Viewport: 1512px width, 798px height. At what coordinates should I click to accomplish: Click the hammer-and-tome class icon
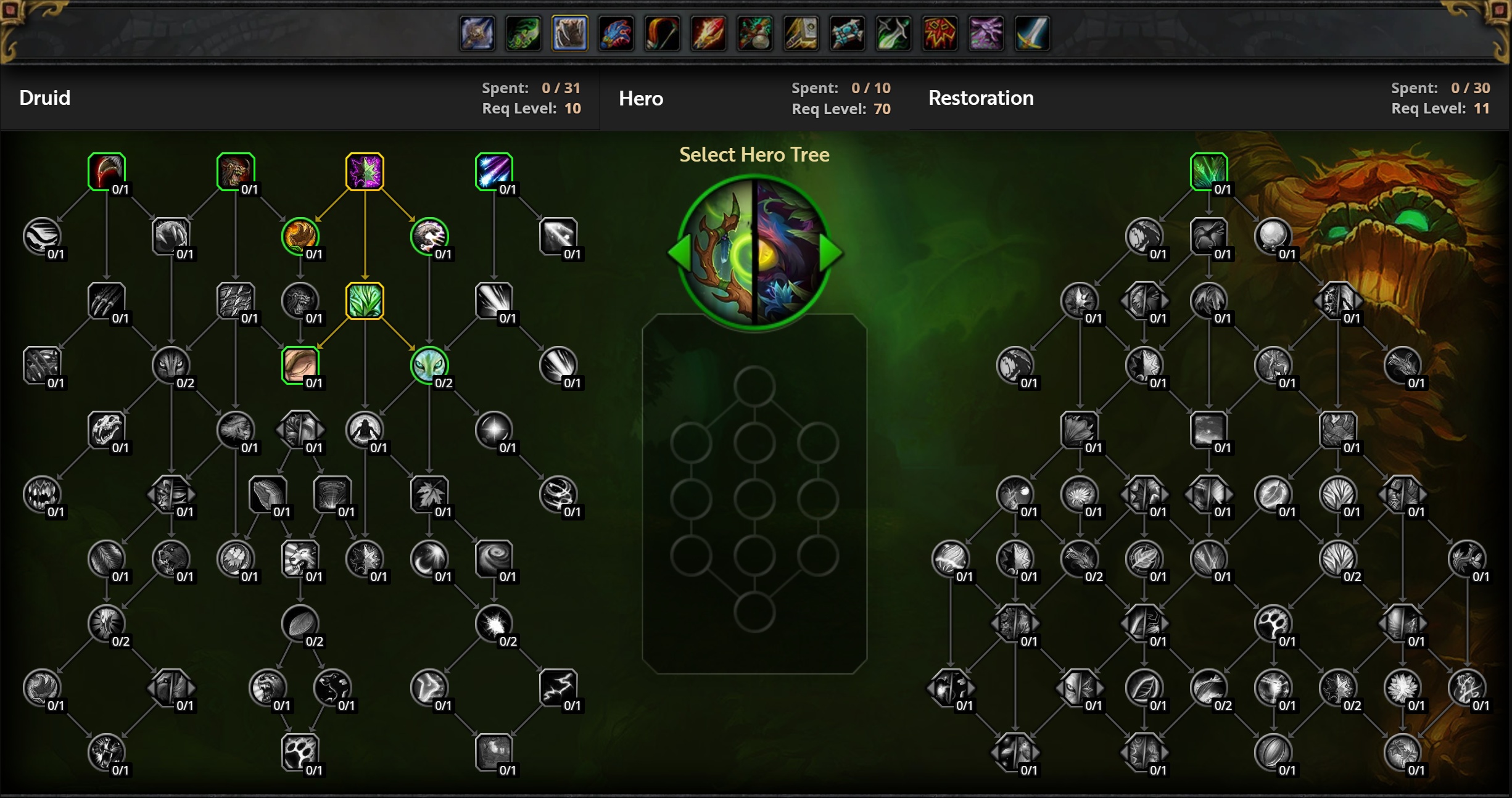pos(801,33)
